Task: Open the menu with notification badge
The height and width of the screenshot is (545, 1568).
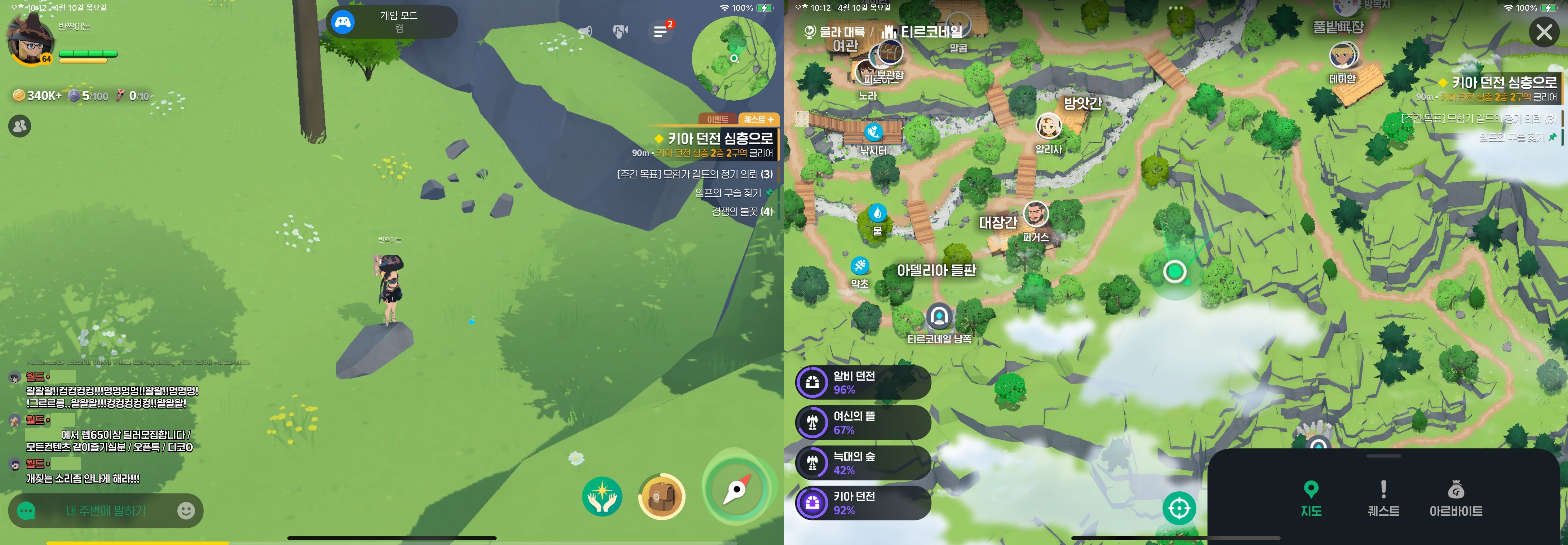Action: click(660, 31)
